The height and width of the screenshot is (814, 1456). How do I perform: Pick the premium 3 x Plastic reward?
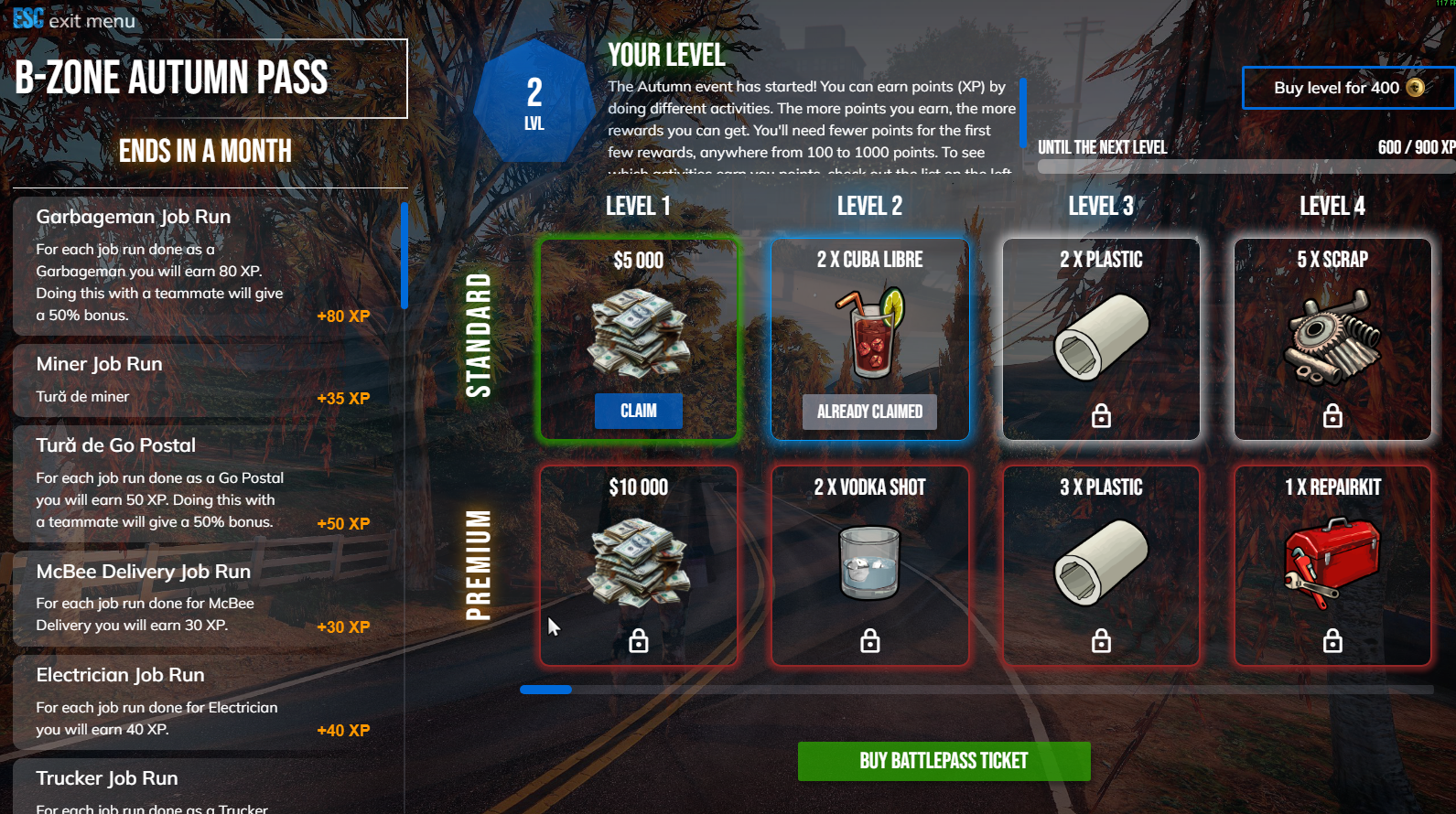coord(1101,565)
